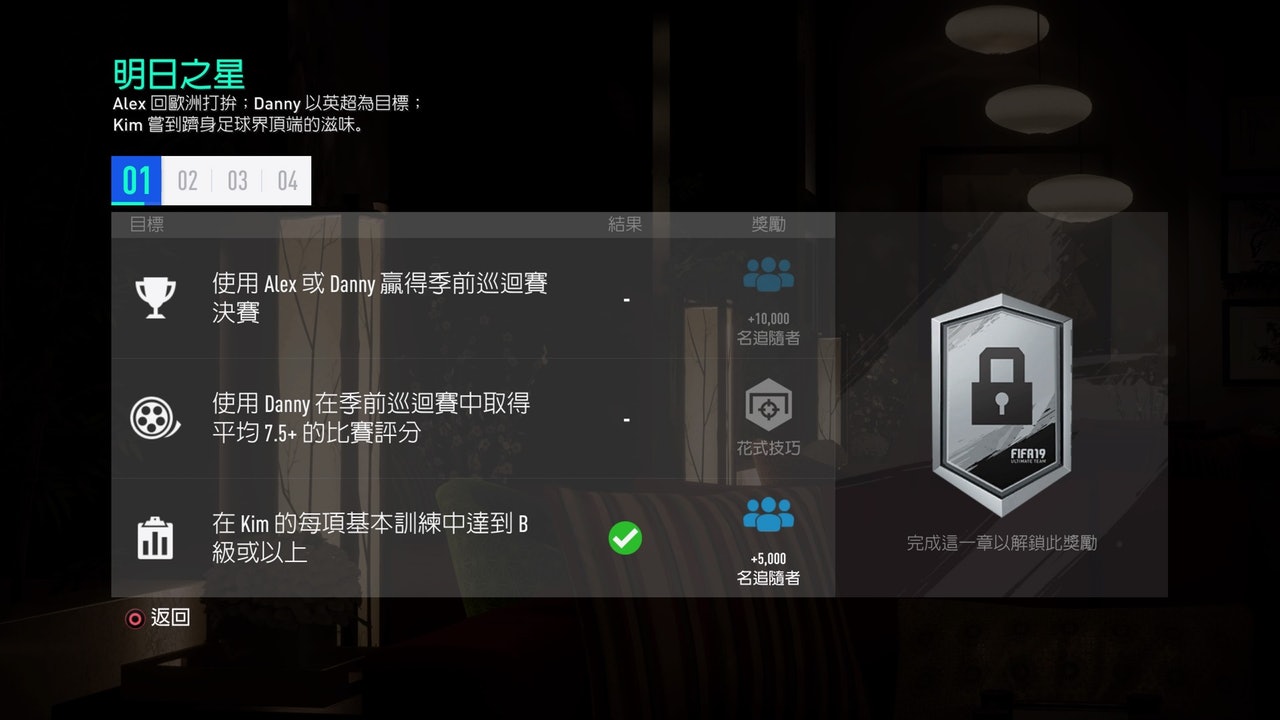Click the film reel icon next to Danny's rating objective
The width and height of the screenshot is (1280, 720).
[x=155, y=416]
